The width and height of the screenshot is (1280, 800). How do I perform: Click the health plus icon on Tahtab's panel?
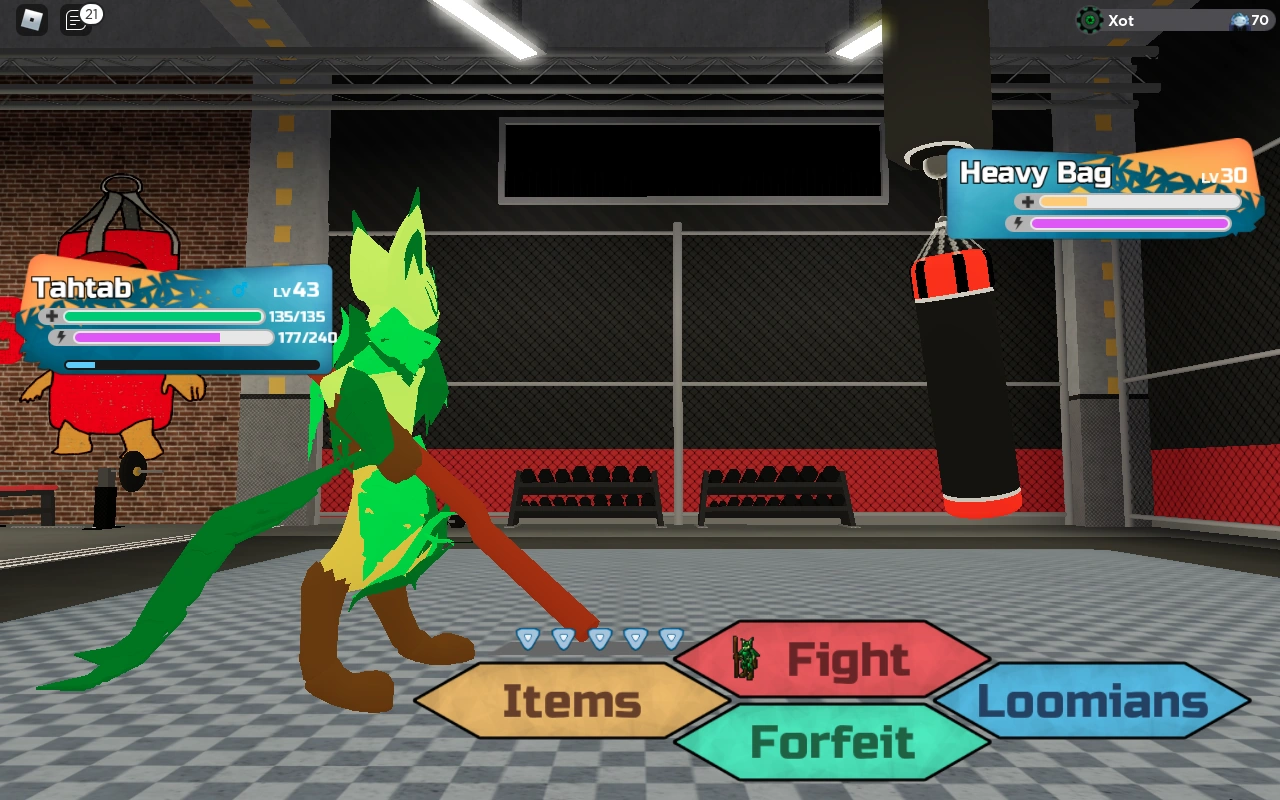coord(51,316)
